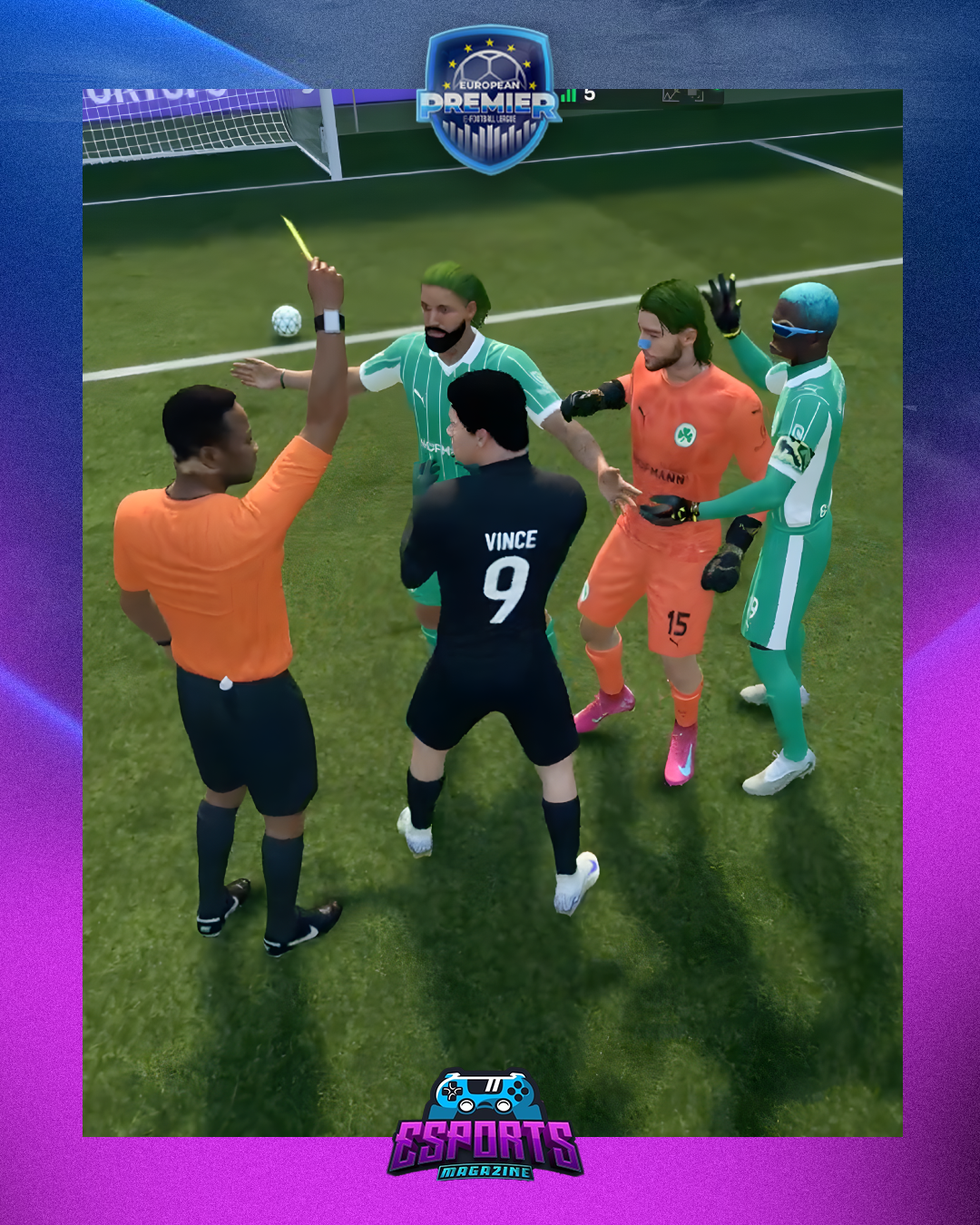Click the overlapping squares icon in top HUD

[694, 95]
